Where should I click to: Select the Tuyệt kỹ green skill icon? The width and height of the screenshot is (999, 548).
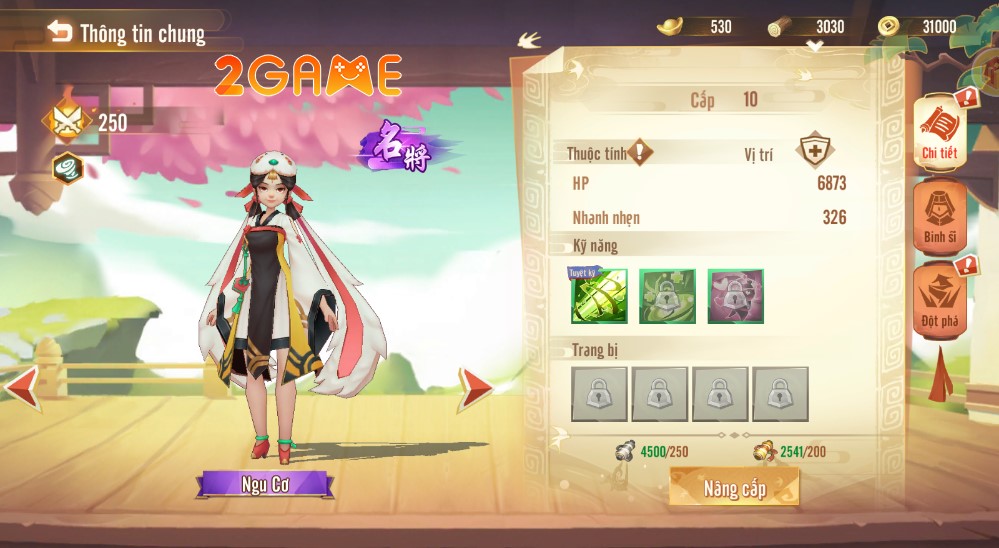point(599,296)
